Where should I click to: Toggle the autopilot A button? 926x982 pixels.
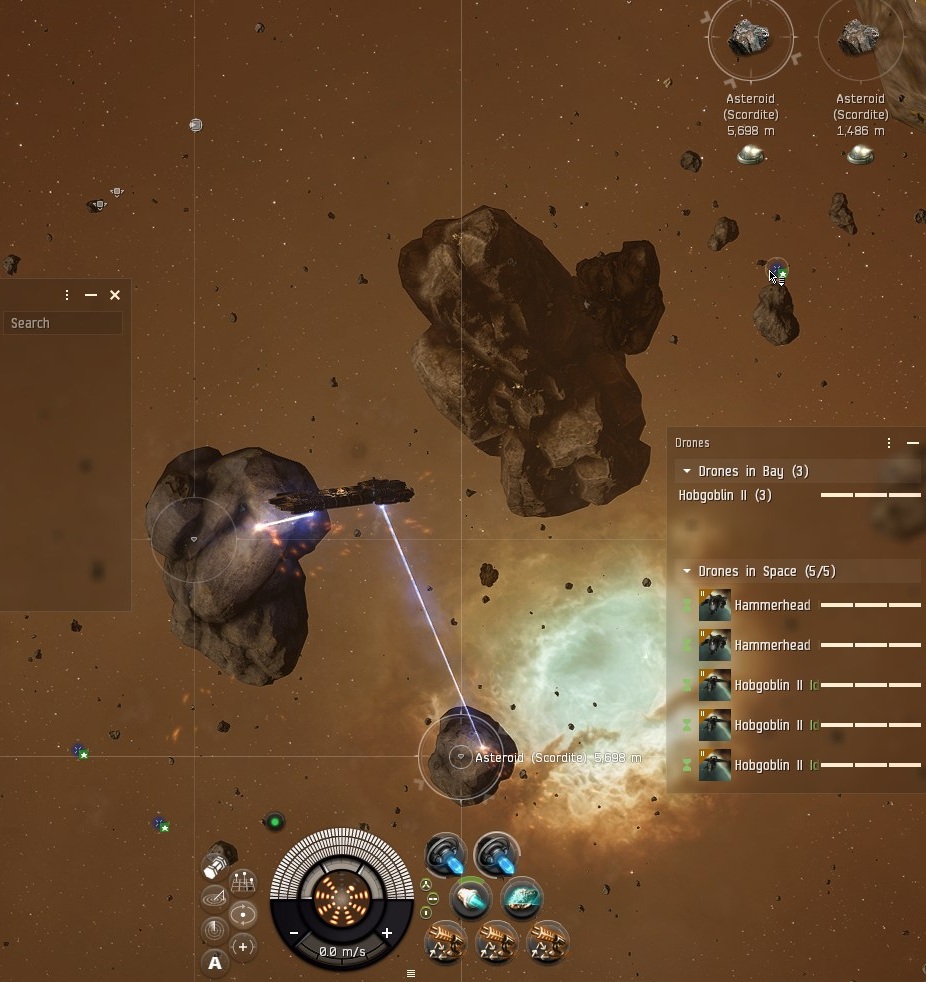pos(214,963)
